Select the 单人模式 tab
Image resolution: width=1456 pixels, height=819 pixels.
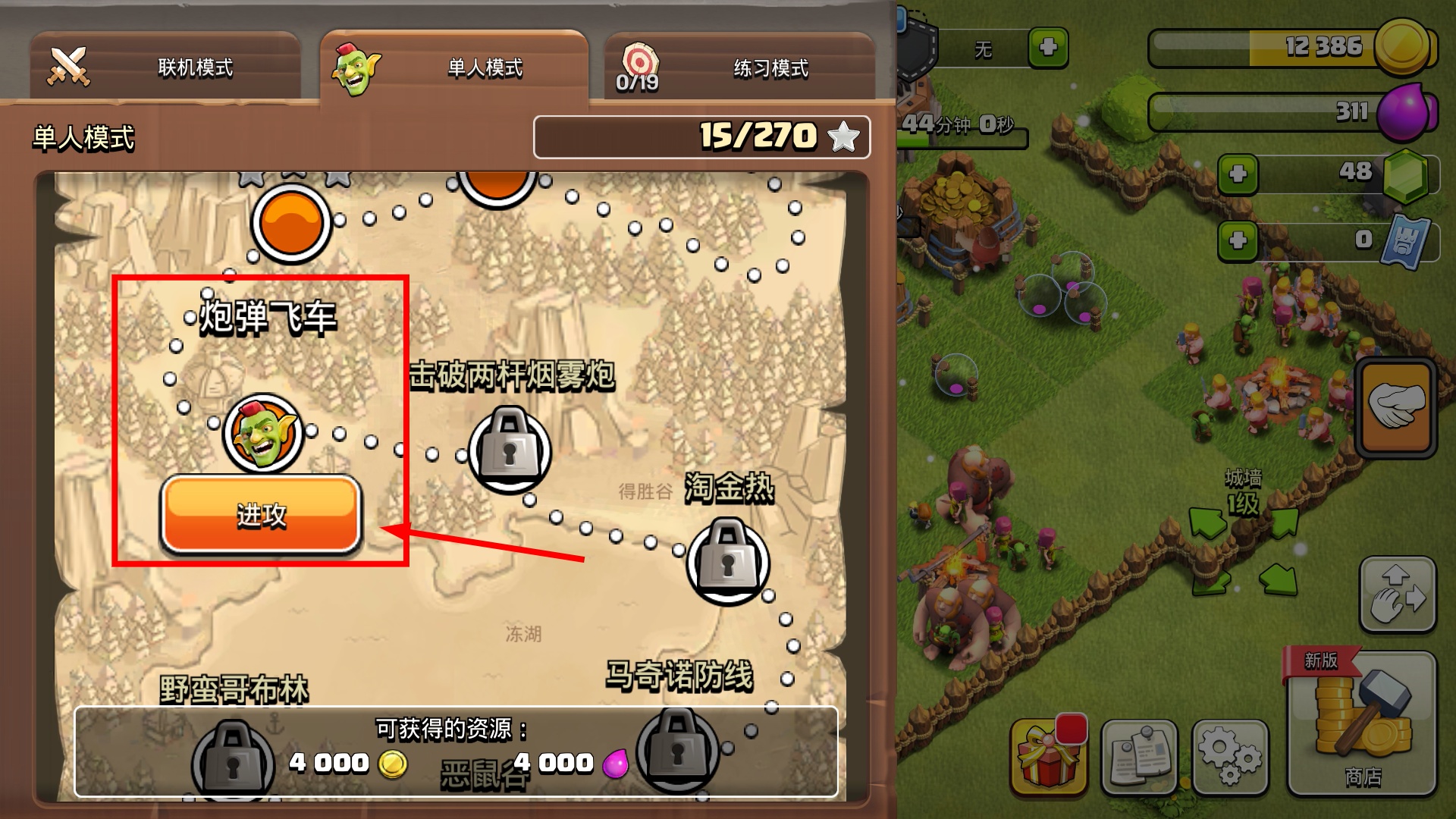pyautogui.click(x=453, y=67)
